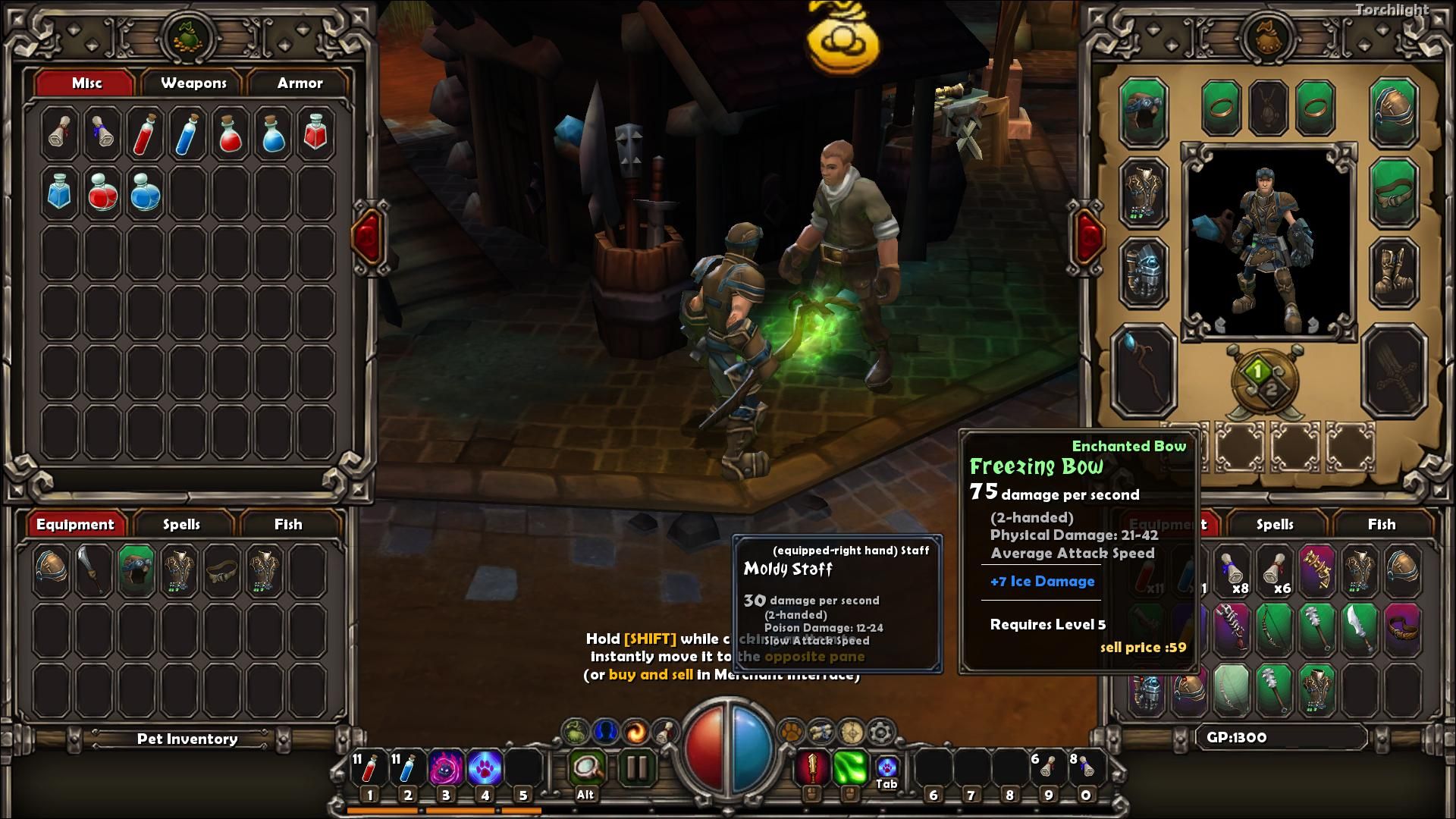The width and height of the screenshot is (1456, 819).
Task: Activate the magnifying glass inspect button
Action: pyautogui.click(x=586, y=767)
